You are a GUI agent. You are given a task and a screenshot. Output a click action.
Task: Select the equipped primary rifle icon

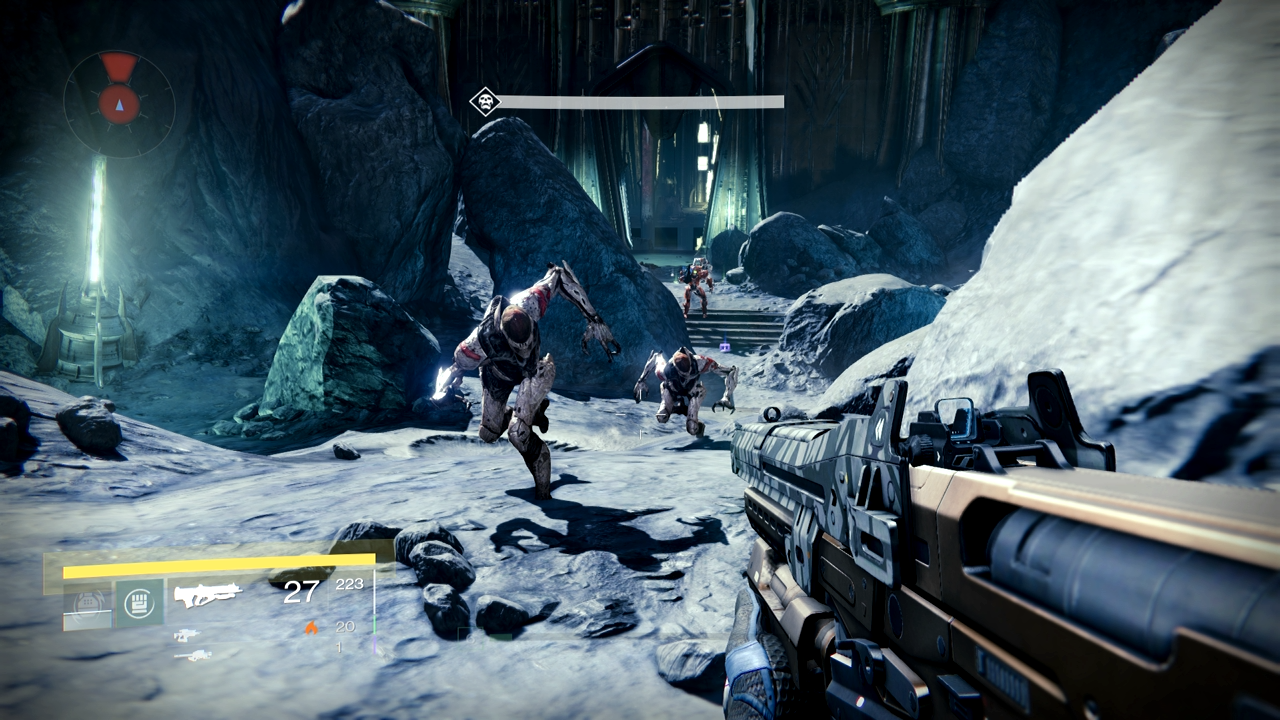[x=208, y=595]
